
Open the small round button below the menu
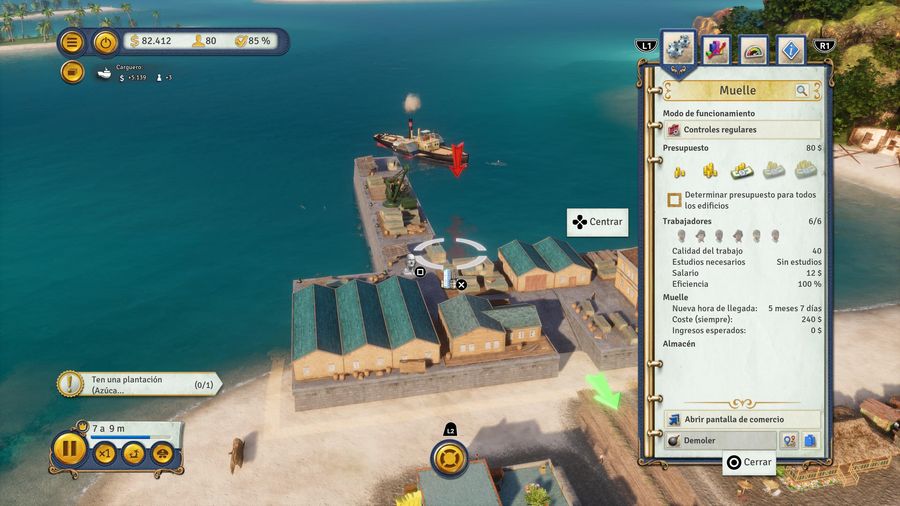click(x=71, y=72)
